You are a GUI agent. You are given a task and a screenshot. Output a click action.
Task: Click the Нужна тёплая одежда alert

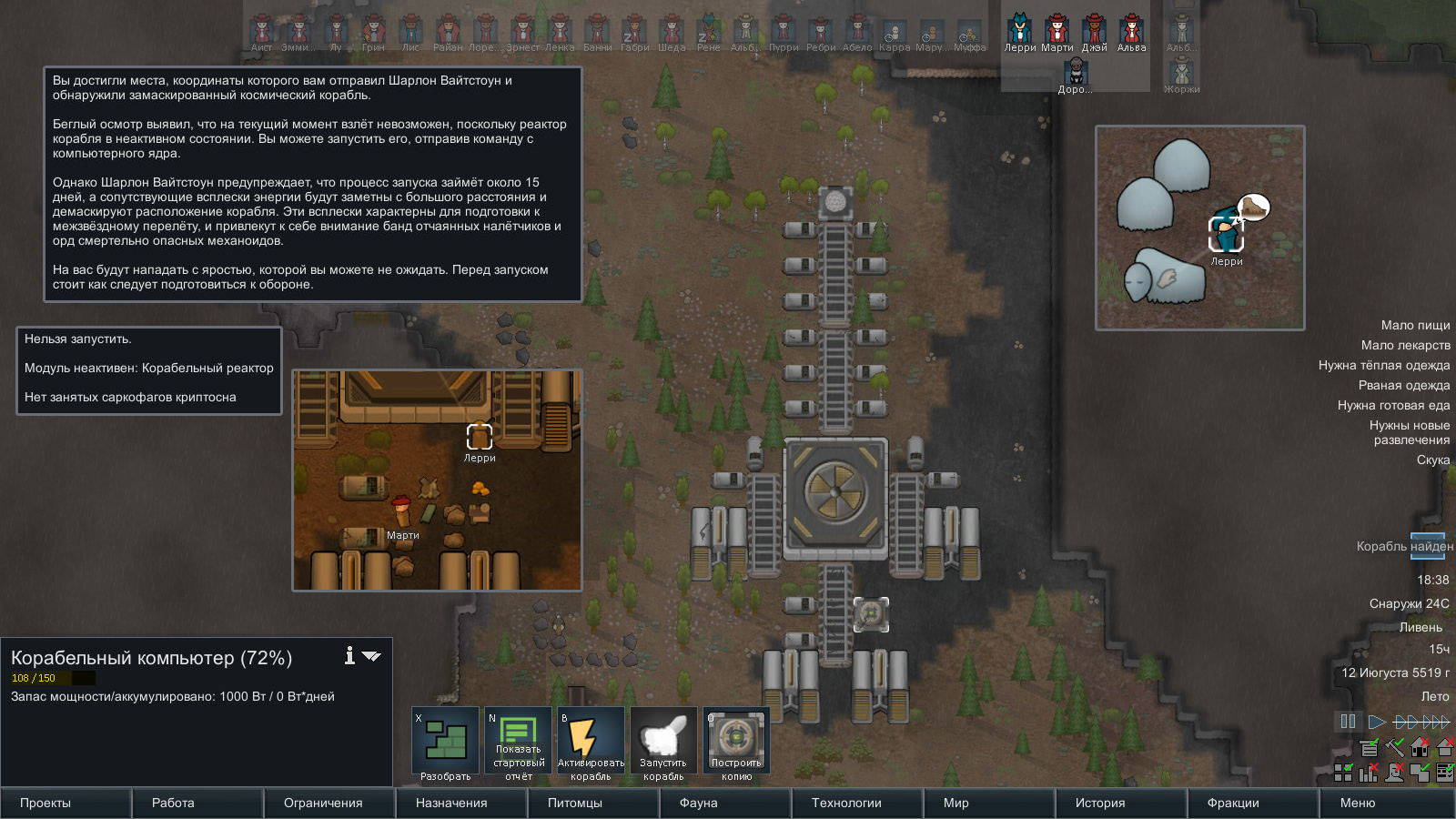click(x=1383, y=365)
